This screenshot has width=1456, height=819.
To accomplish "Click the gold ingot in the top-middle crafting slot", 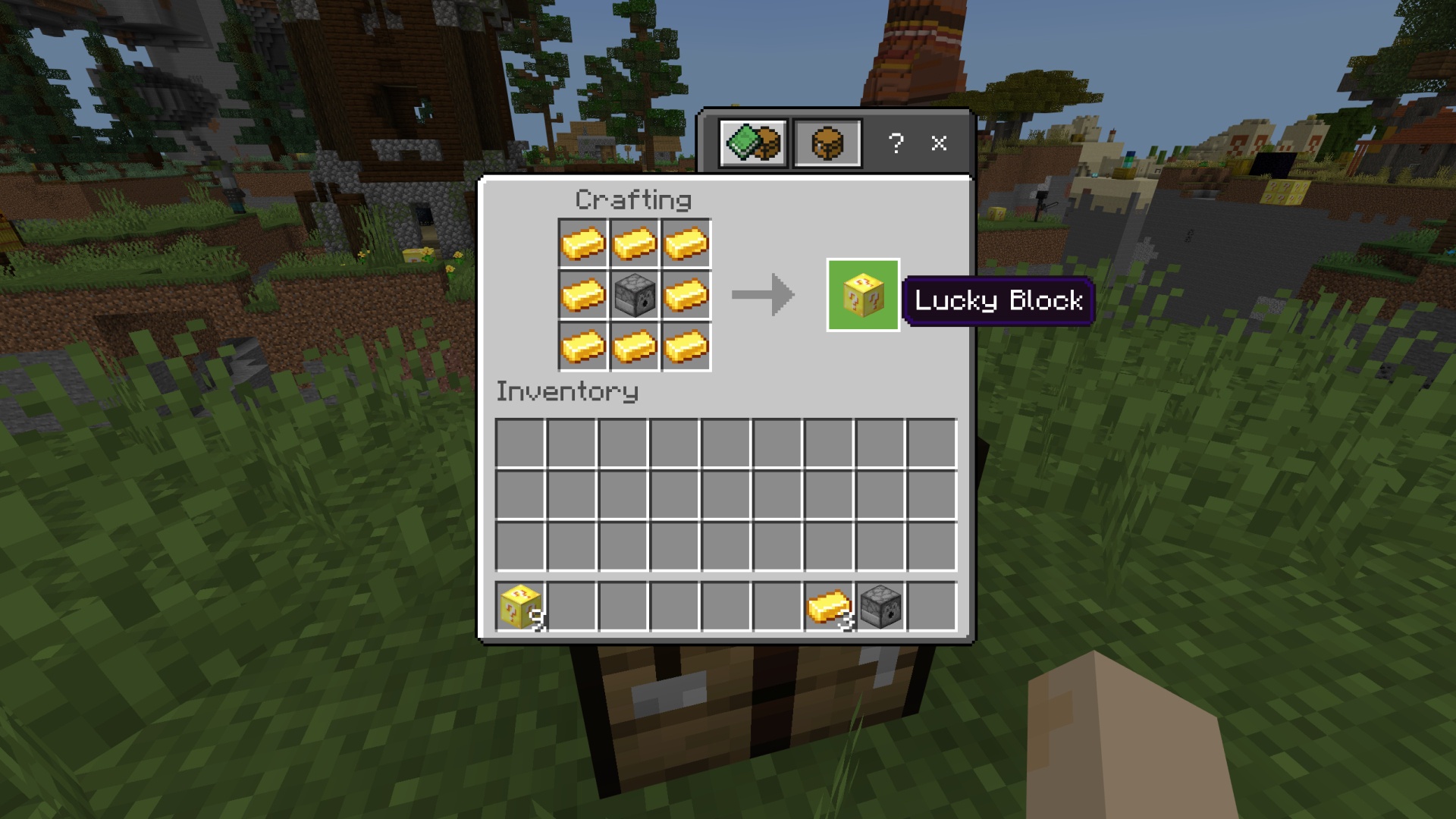I will click(x=634, y=243).
